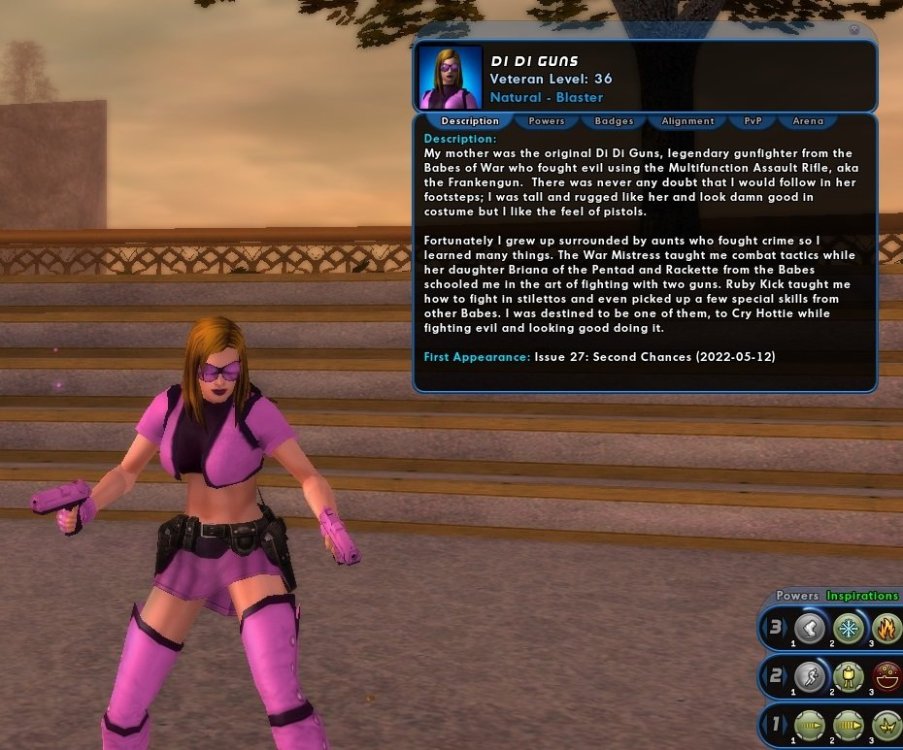
Task: Activate the yellow burst power in tray 1
Action: click(x=887, y=725)
